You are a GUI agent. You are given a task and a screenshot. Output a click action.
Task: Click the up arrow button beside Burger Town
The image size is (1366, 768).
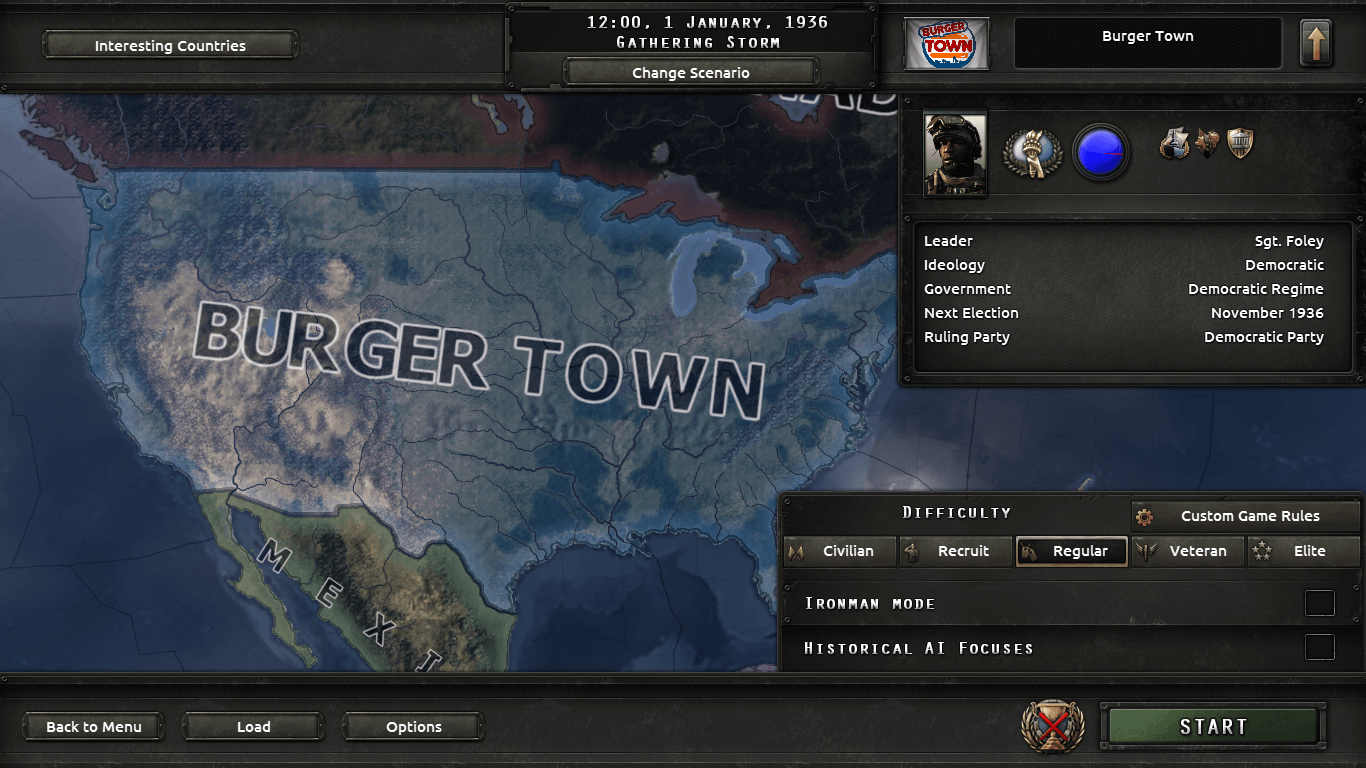1315,44
